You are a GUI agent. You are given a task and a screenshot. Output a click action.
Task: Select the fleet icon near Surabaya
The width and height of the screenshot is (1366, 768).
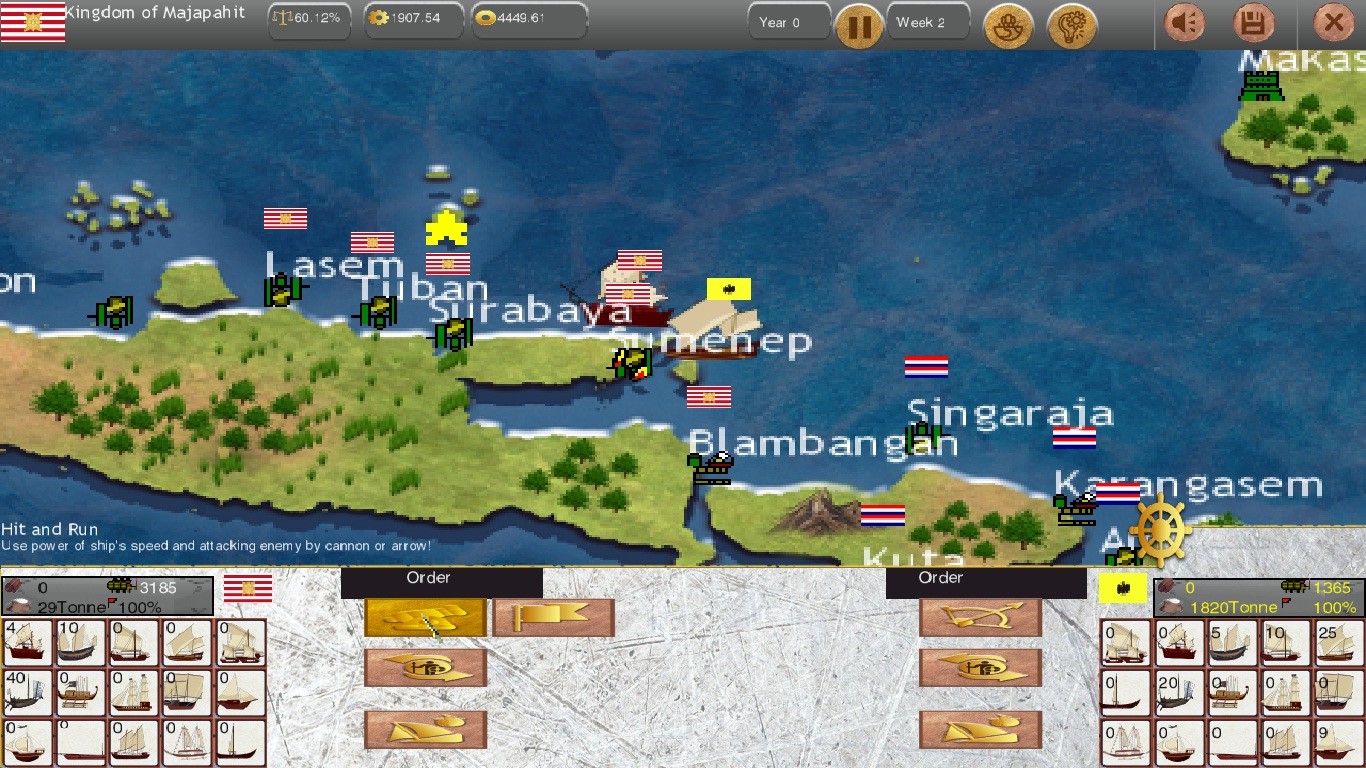pyautogui.click(x=630, y=363)
